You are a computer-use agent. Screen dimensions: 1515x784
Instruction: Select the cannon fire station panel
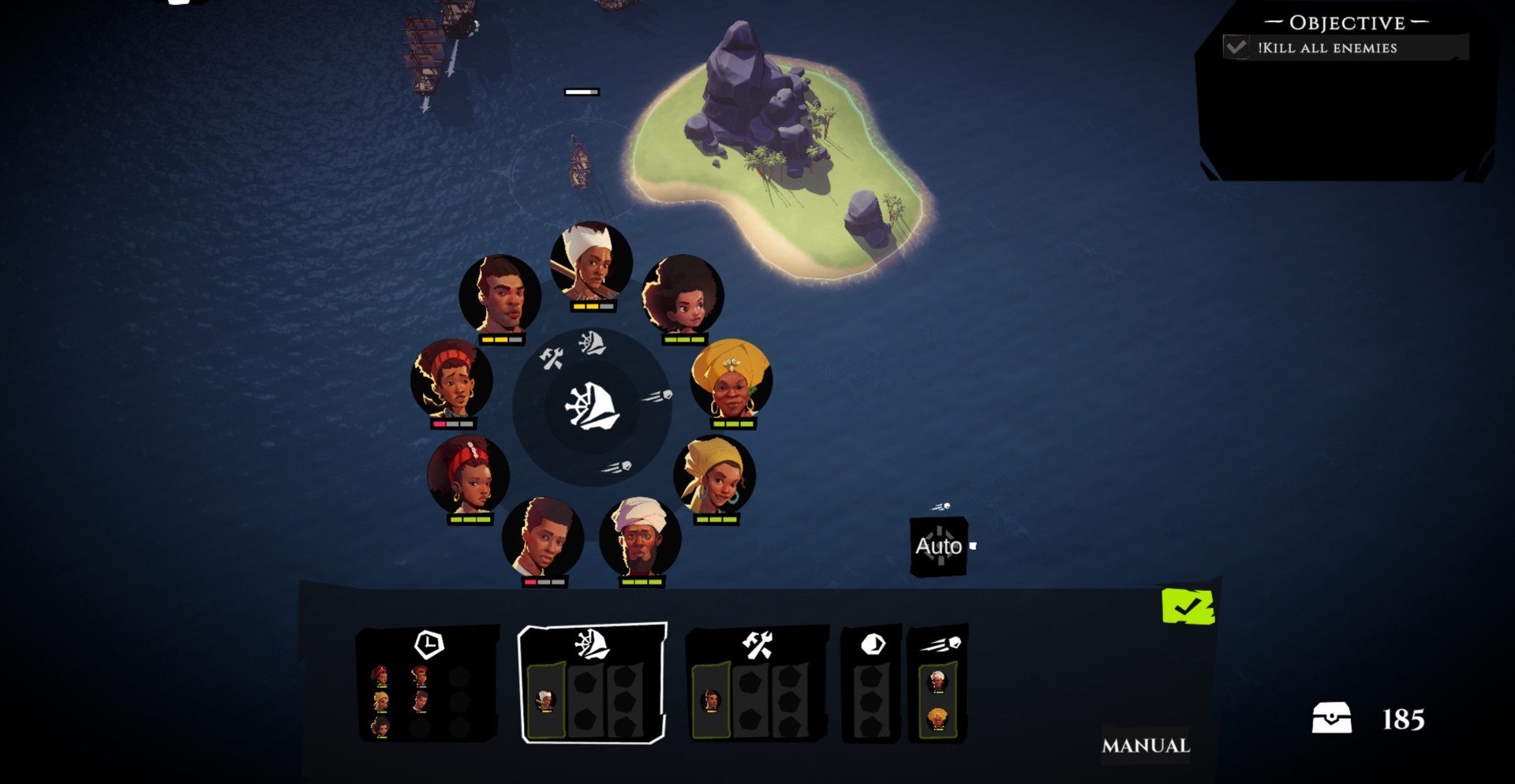(x=937, y=683)
